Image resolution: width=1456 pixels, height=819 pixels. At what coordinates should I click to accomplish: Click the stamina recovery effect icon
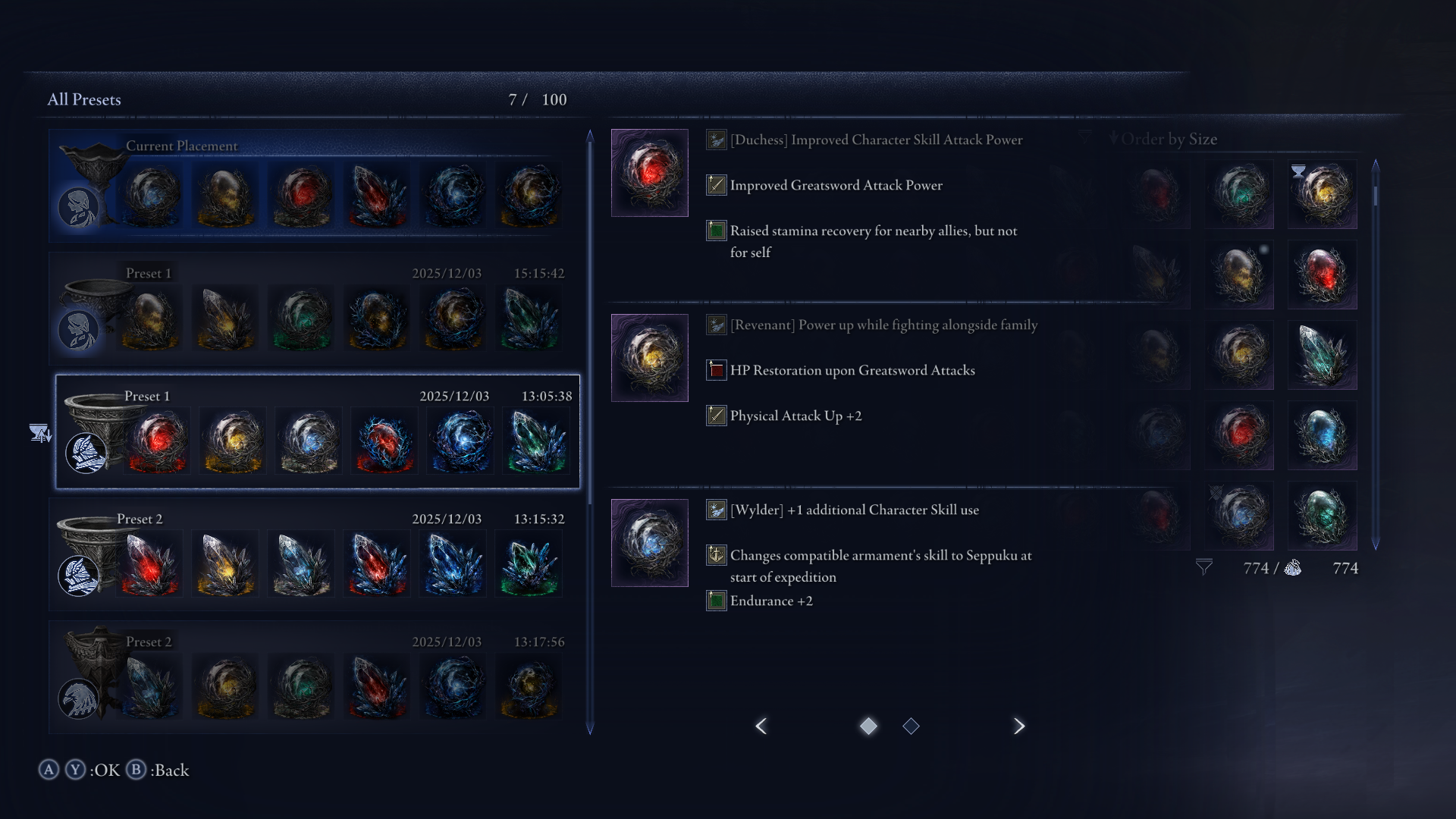pos(715,231)
